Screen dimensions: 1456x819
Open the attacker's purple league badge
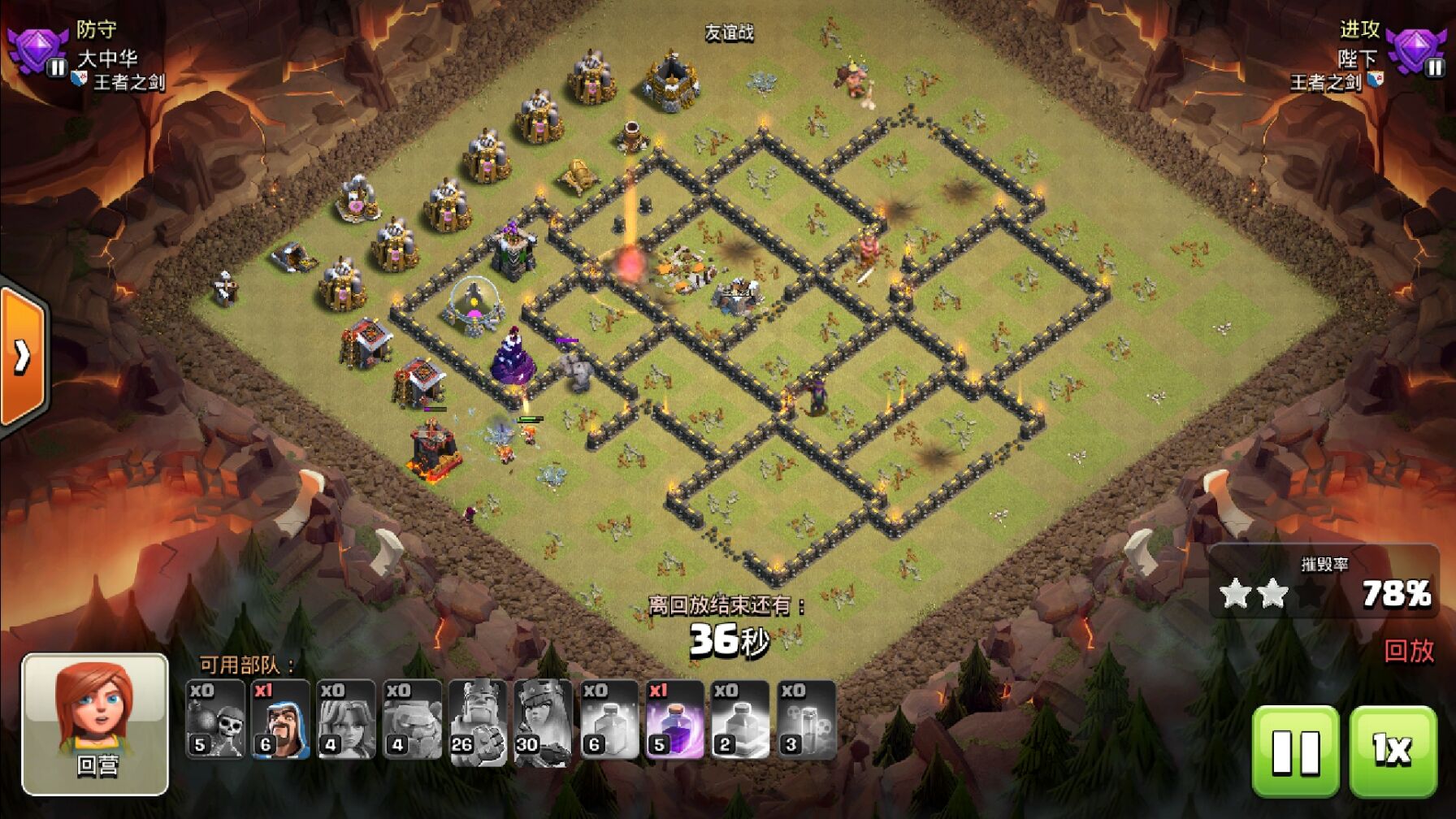click(1417, 50)
